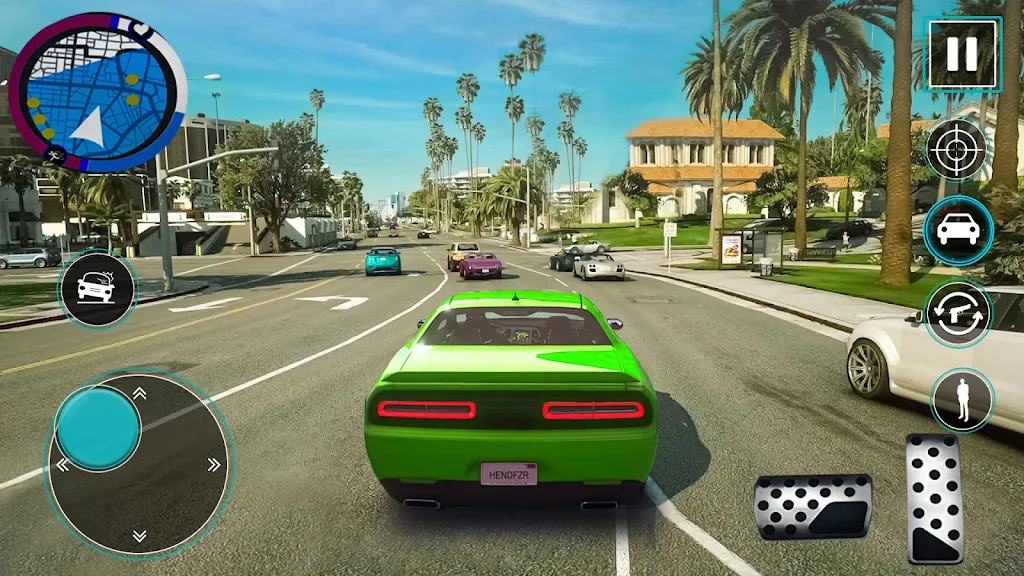Pause the game
Image resolution: width=1024 pixels, height=576 pixels.
[962, 53]
